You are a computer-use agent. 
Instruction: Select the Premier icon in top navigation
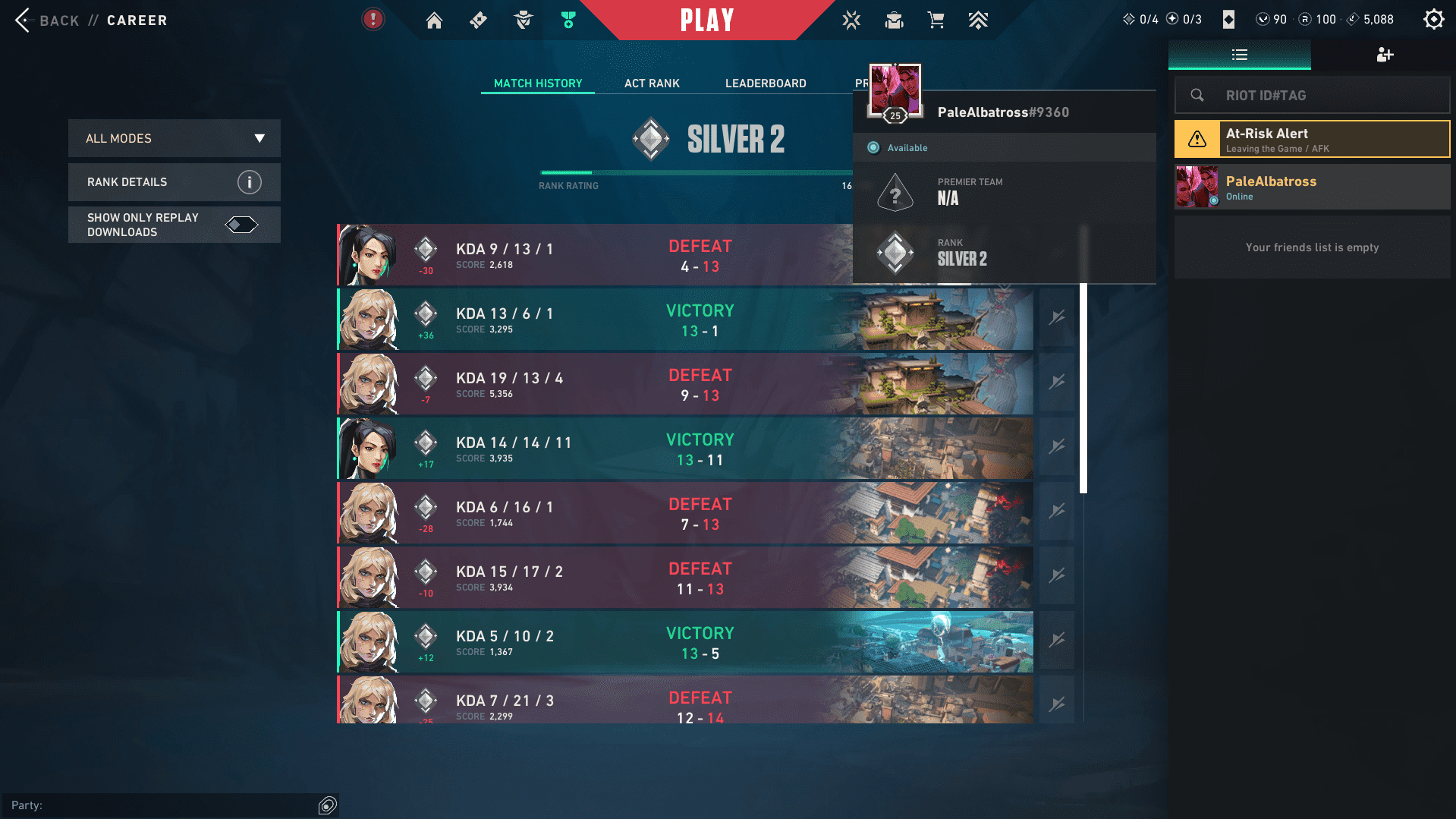[x=567, y=20]
